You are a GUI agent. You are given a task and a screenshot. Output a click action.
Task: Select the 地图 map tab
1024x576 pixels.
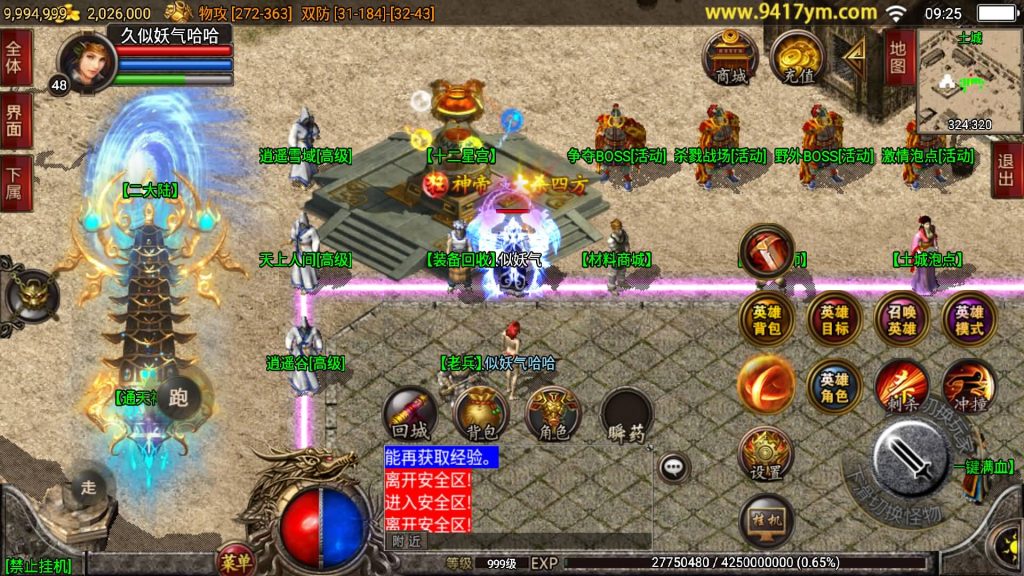(898, 57)
